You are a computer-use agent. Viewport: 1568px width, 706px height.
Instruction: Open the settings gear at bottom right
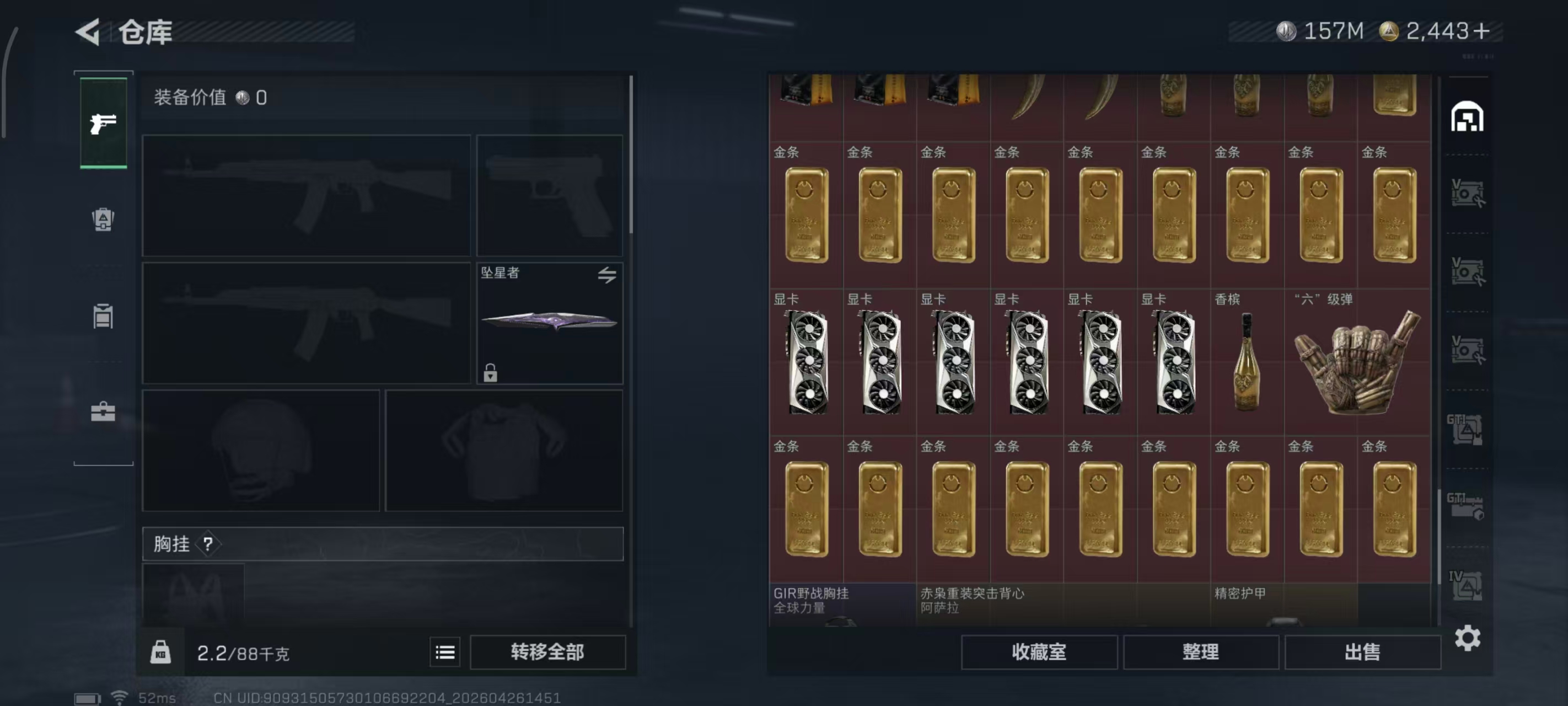[x=1468, y=638]
